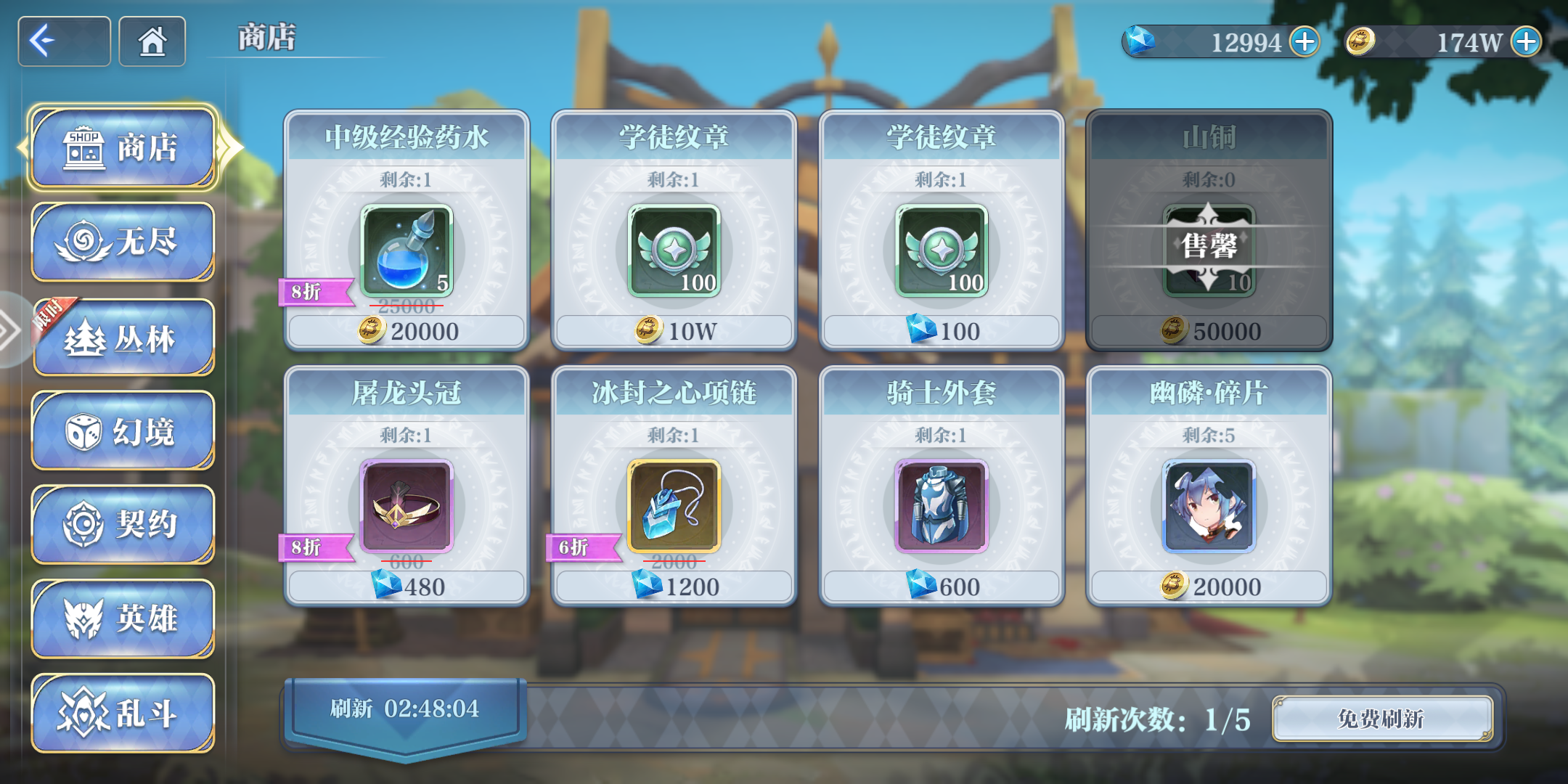Open the 丛林 jungle section
This screenshot has height=784, width=1568.
tap(123, 336)
